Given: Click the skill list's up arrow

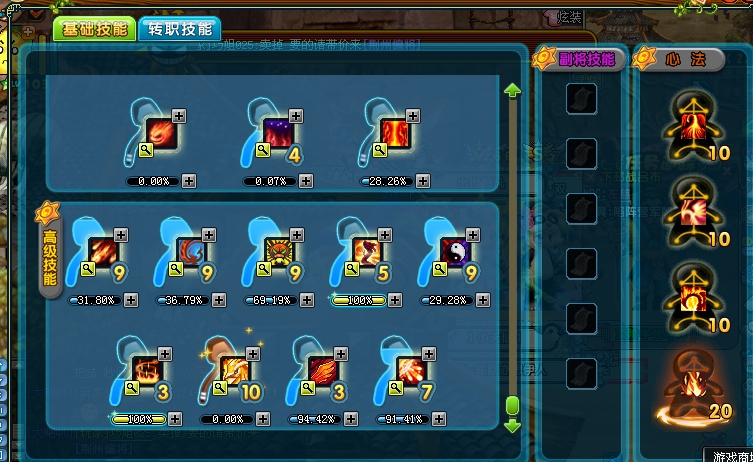Looking at the screenshot, I should coord(513,91).
